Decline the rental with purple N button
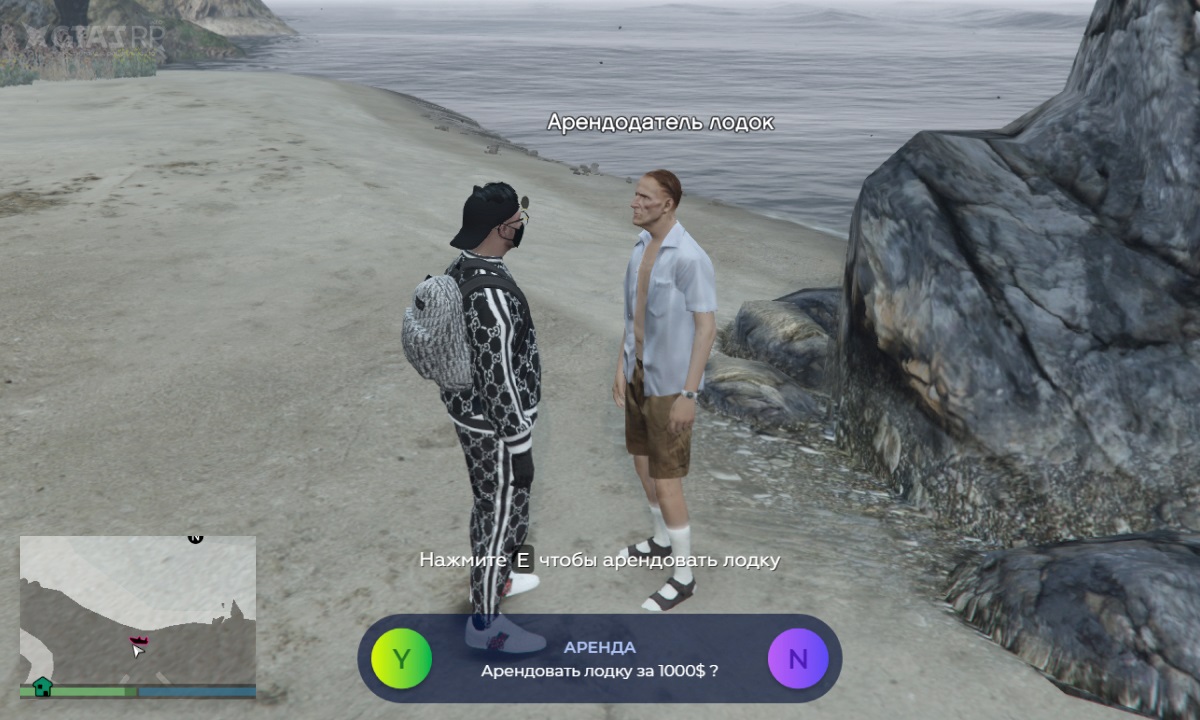1200x720 pixels. 798,659
